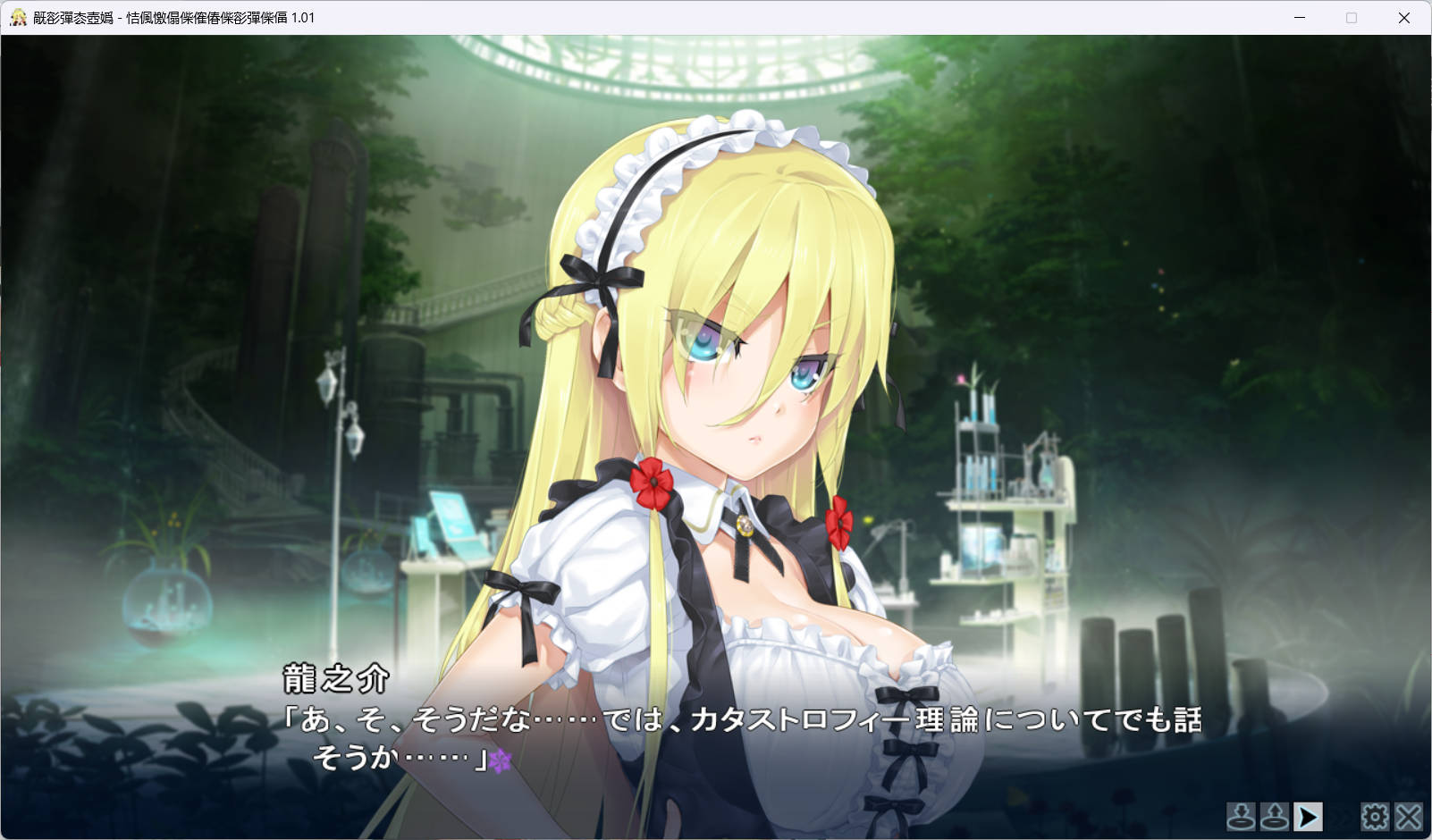Click the game's application icon in the title bar
The image size is (1432, 840).
[x=18, y=16]
